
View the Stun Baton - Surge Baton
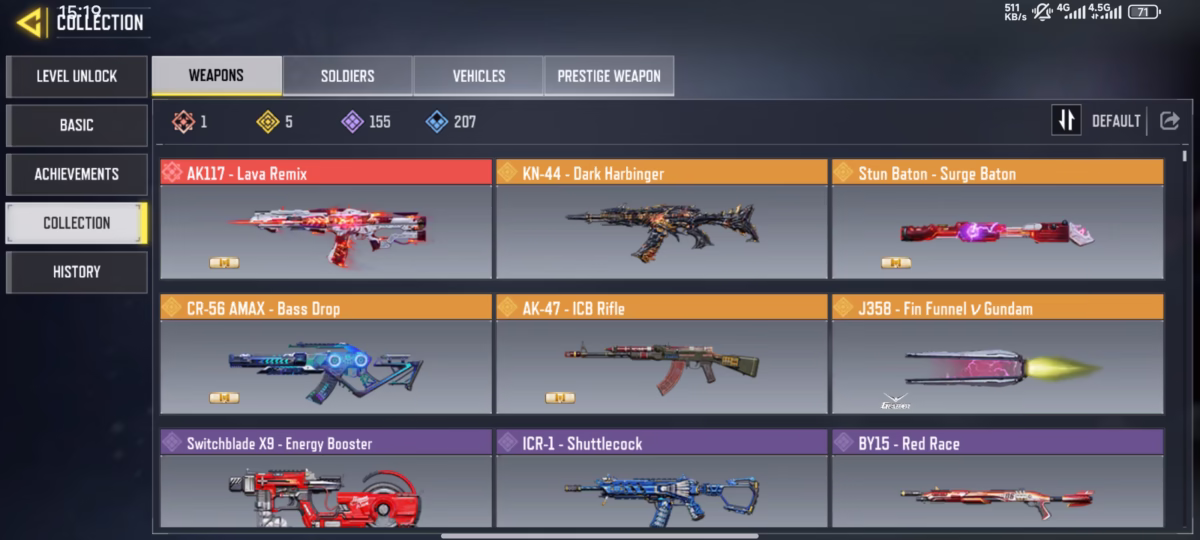point(997,230)
